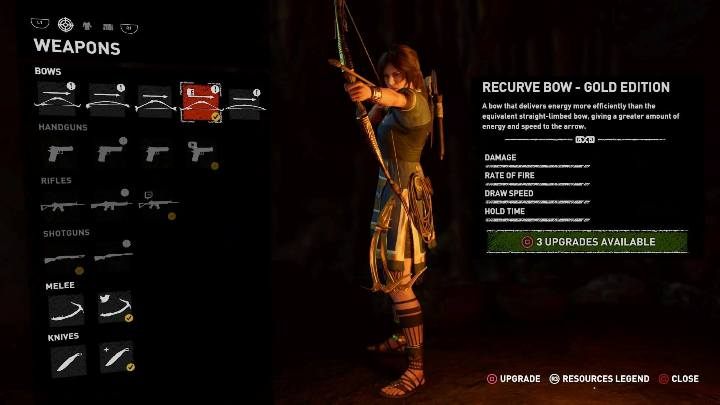Select the last bow in the Bows row

point(245,102)
